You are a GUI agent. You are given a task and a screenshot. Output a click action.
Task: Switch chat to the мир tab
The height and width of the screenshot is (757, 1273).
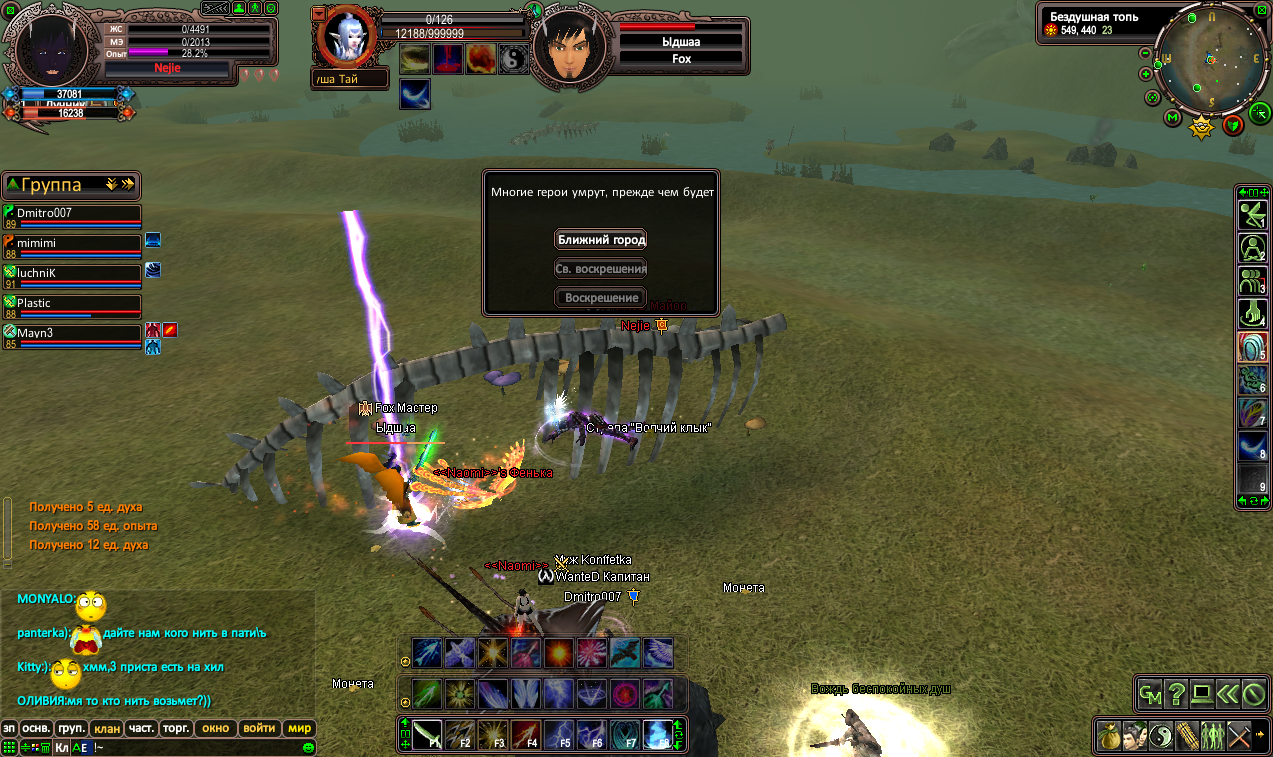point(300,729)
